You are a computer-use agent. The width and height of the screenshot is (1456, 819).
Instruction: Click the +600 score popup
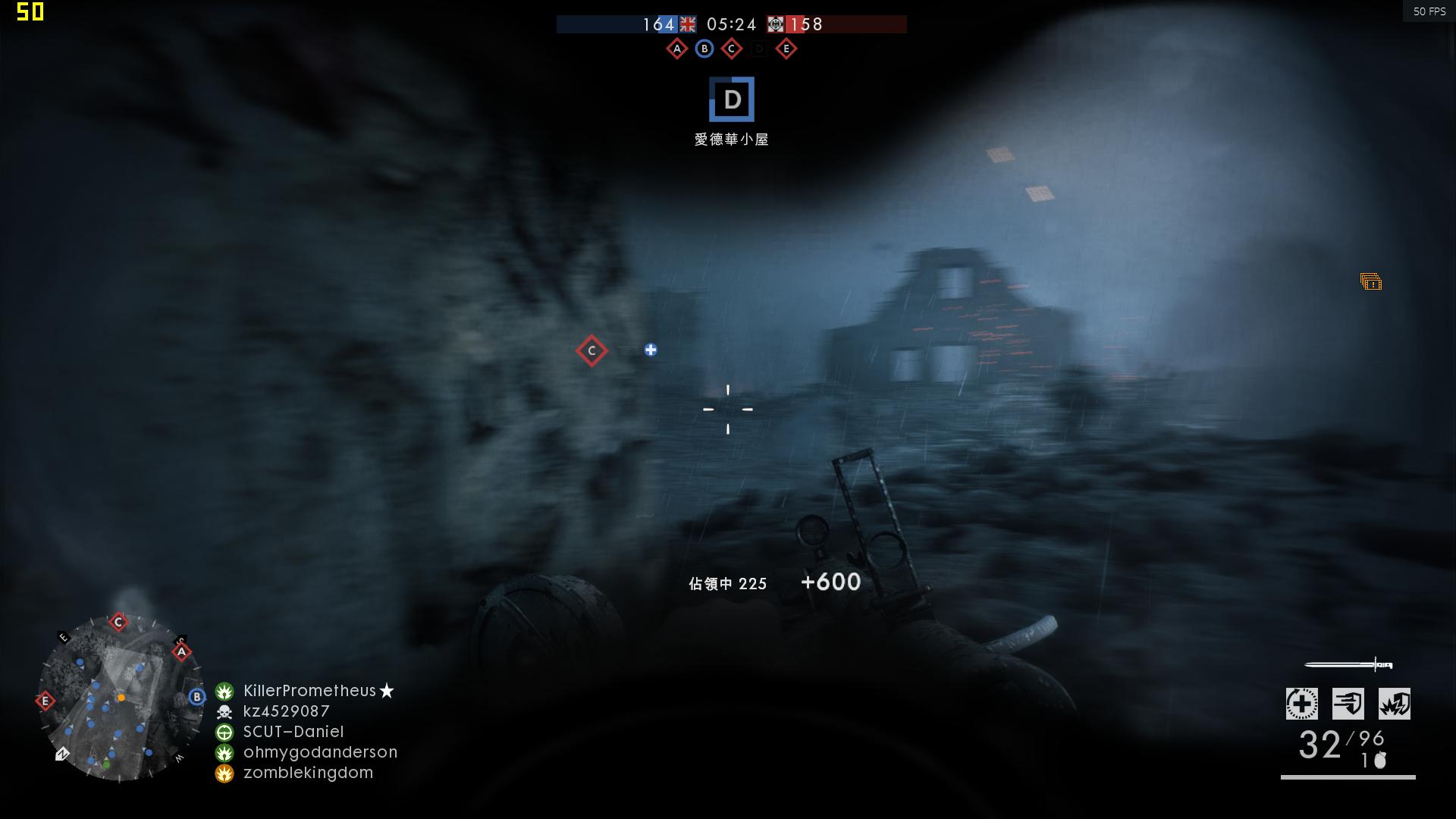(833, 582)
